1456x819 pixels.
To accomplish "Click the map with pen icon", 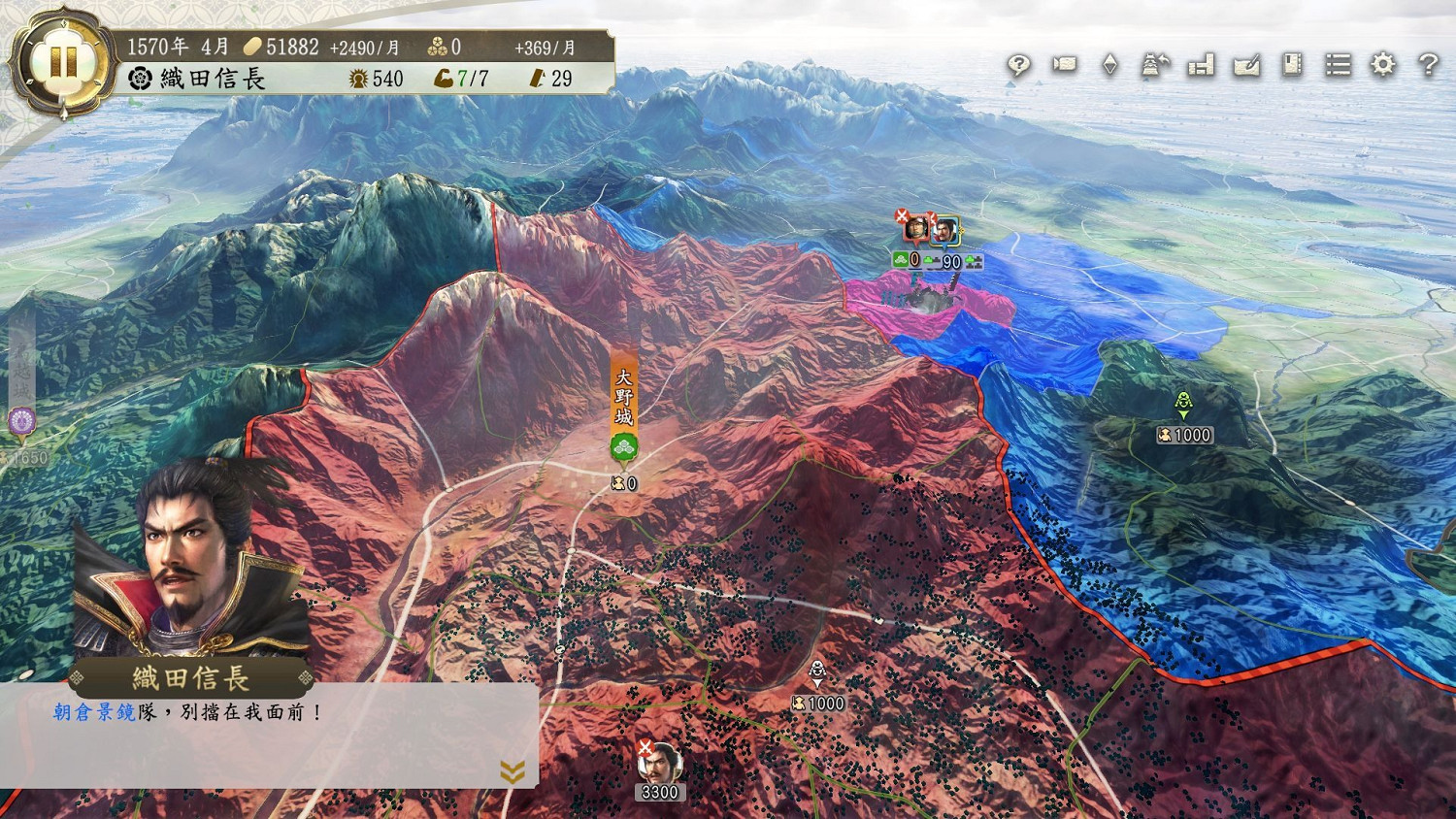I will click(1246, 65).
